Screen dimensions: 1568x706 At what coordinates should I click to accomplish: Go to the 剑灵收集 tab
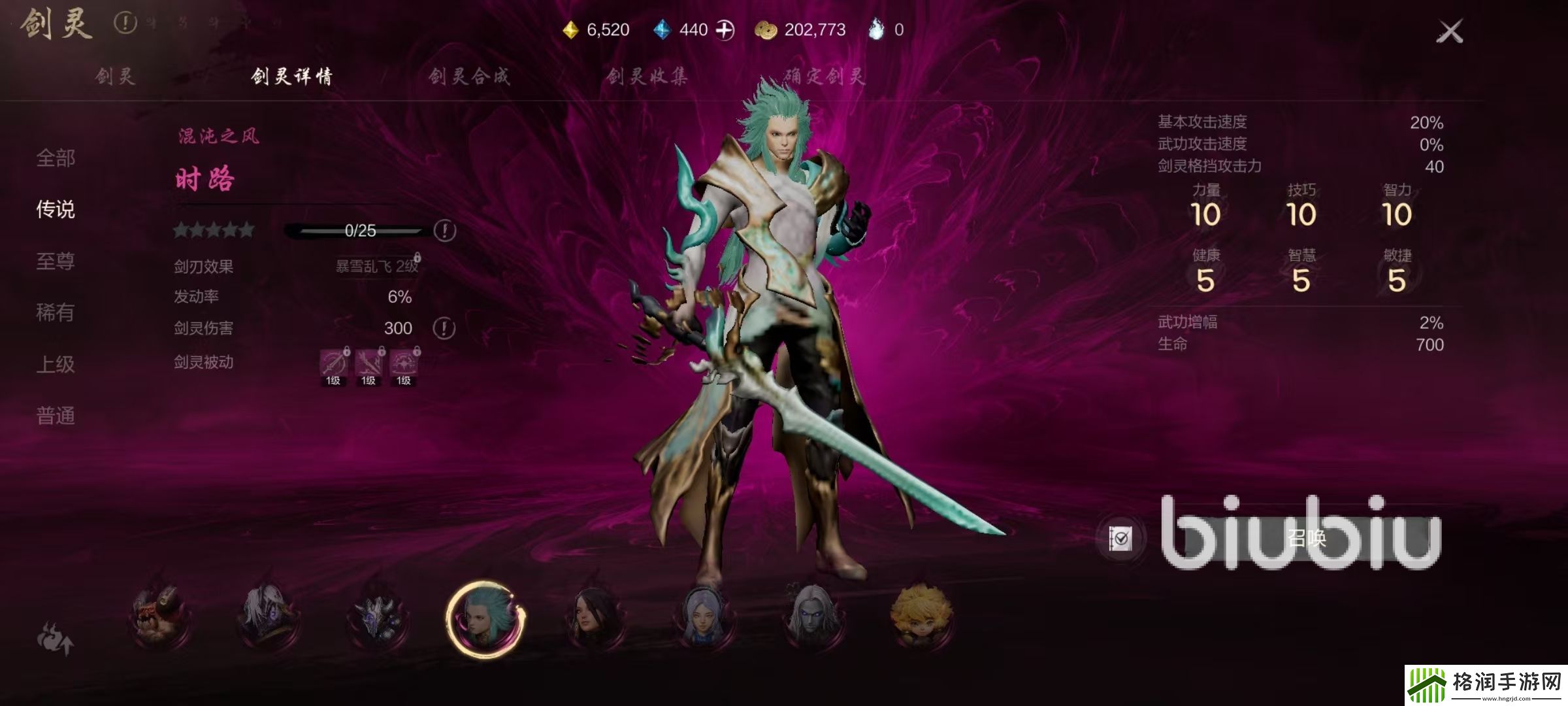click(647, 76)
